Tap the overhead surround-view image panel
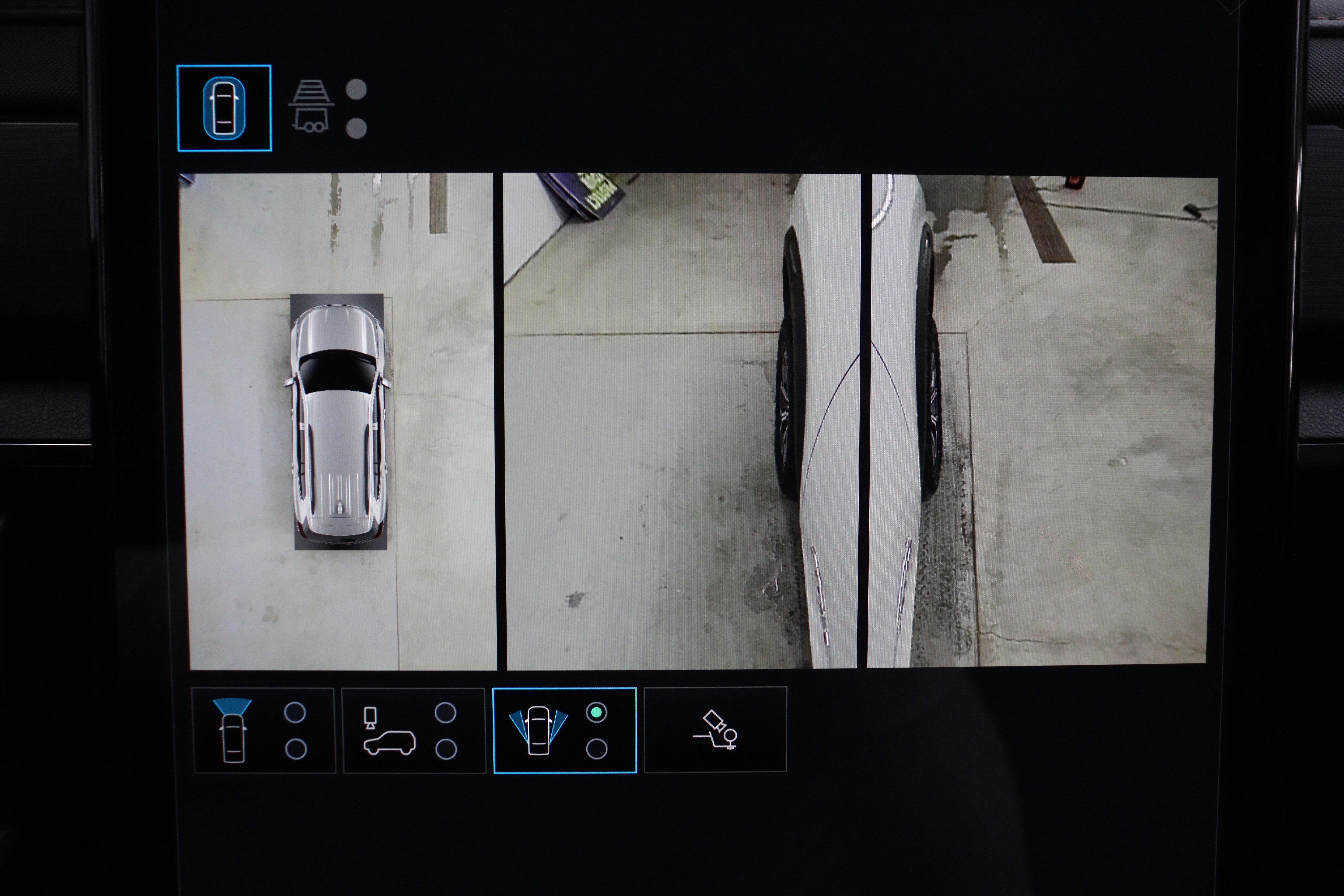The width and height of the screenshot is (1344, 896). point(338,421)
